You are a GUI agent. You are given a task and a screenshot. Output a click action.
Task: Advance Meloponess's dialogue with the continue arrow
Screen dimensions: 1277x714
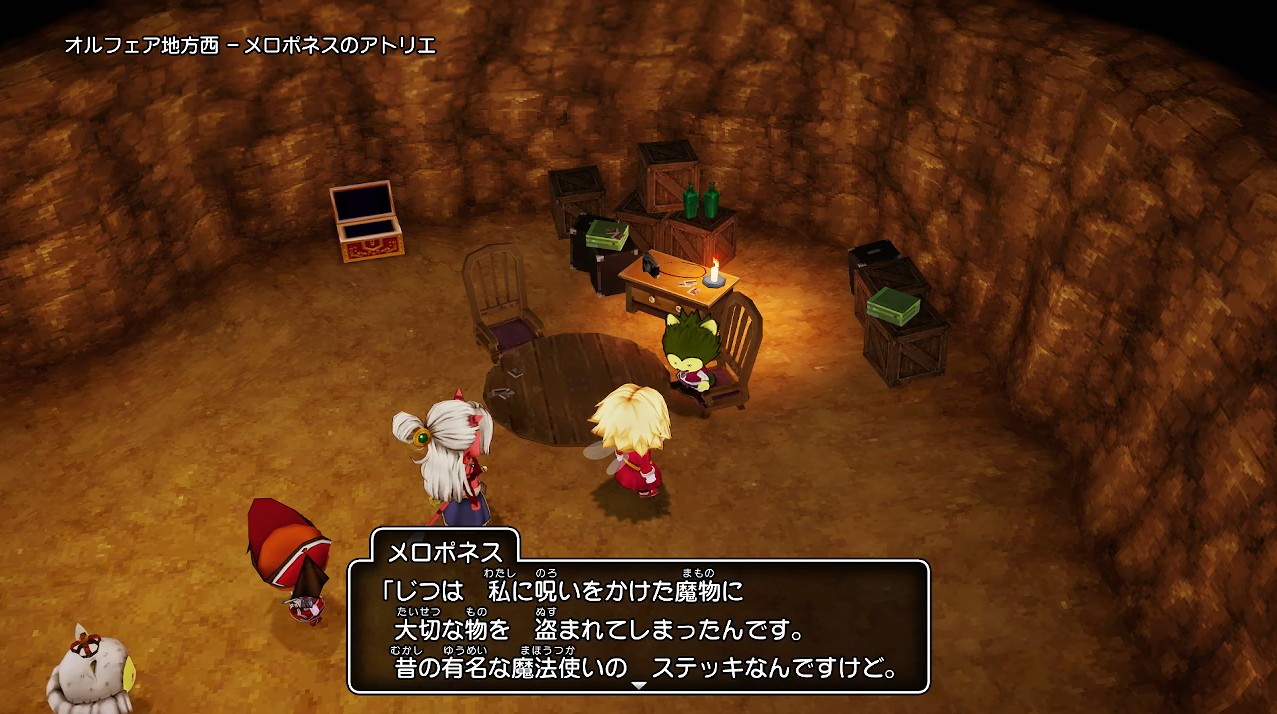(x=639, y=686)
